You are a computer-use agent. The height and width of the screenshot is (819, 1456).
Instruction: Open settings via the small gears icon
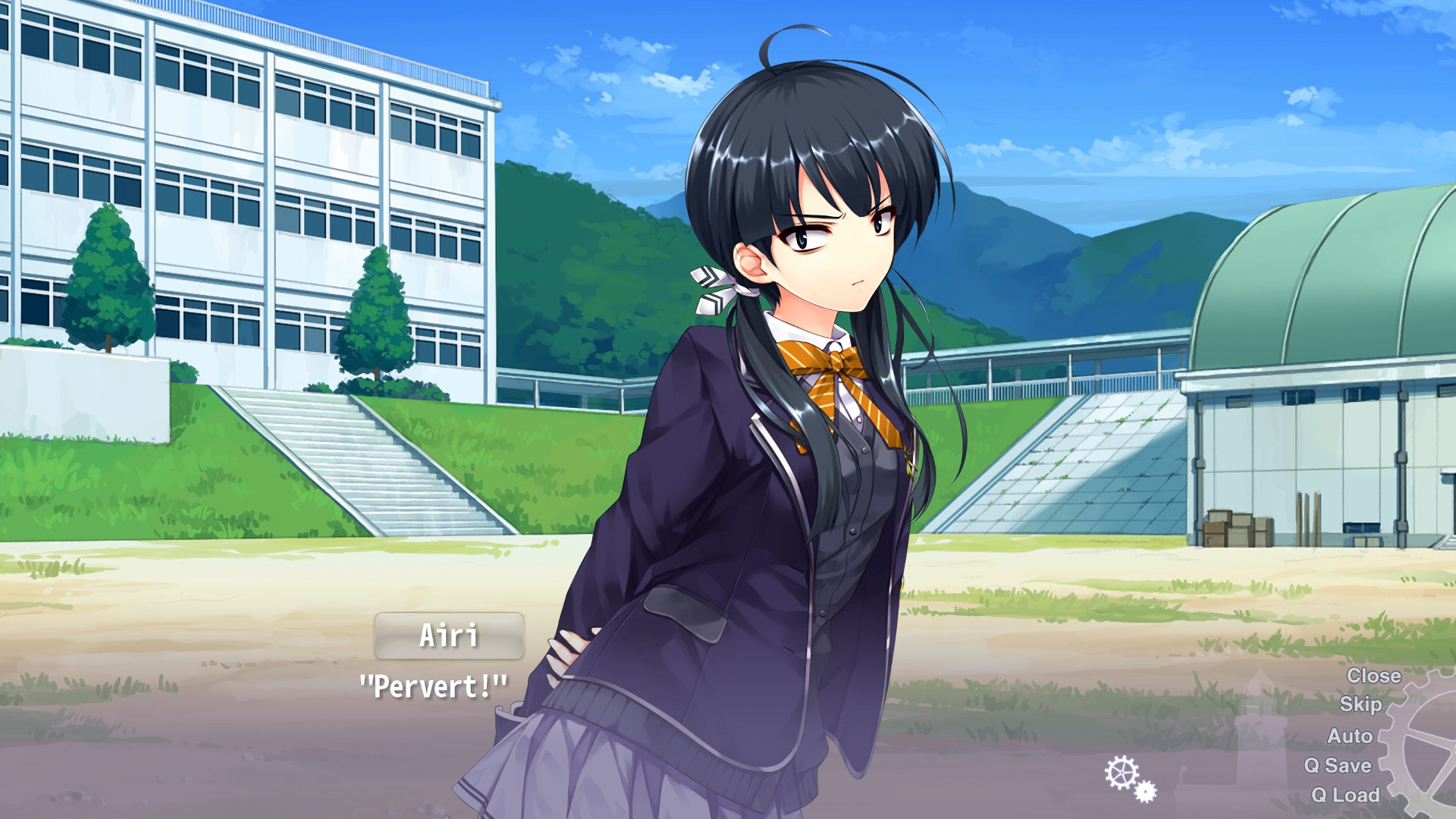(x=1129, y=778)
